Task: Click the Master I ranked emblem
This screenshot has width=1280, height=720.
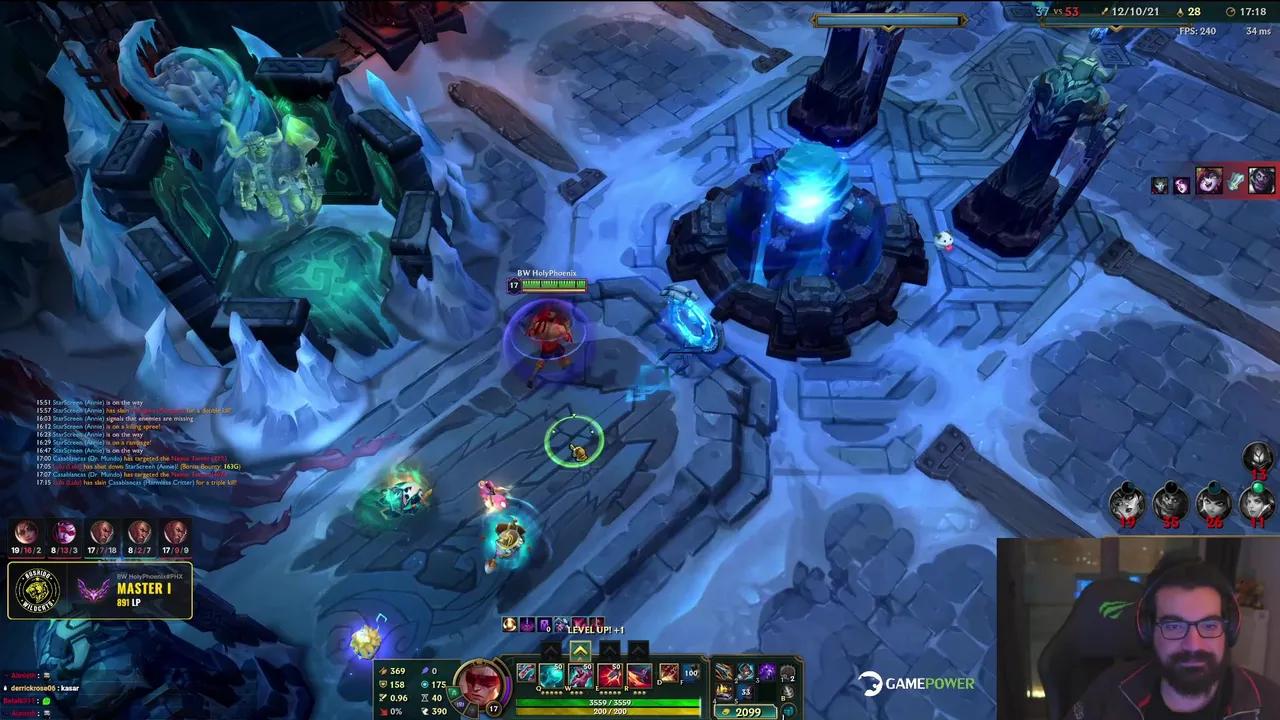Action: 90,590
